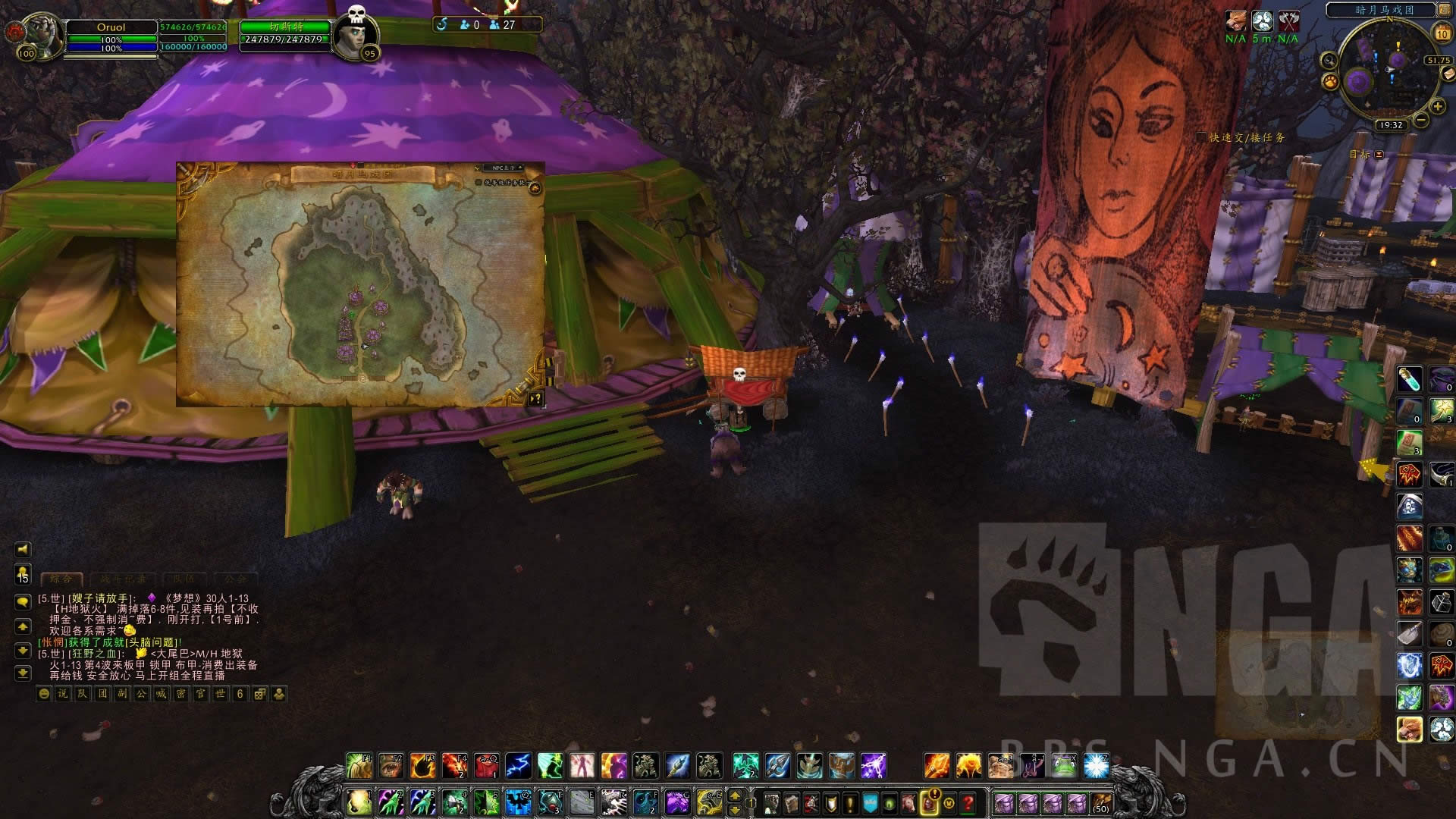Open the red question mark help button

968,802
